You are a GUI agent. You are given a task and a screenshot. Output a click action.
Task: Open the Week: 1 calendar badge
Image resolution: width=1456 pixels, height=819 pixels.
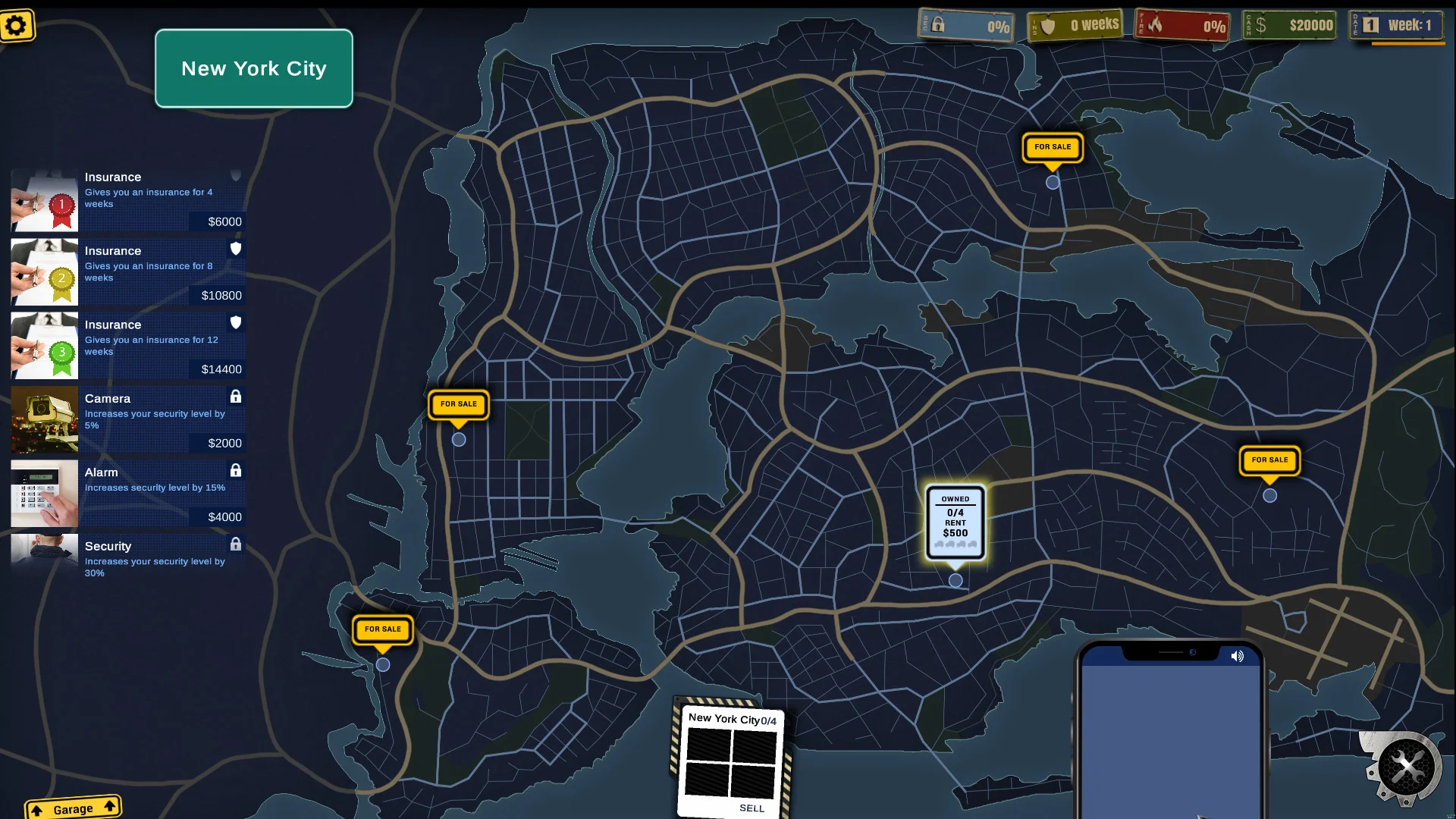pos(1398,25)
